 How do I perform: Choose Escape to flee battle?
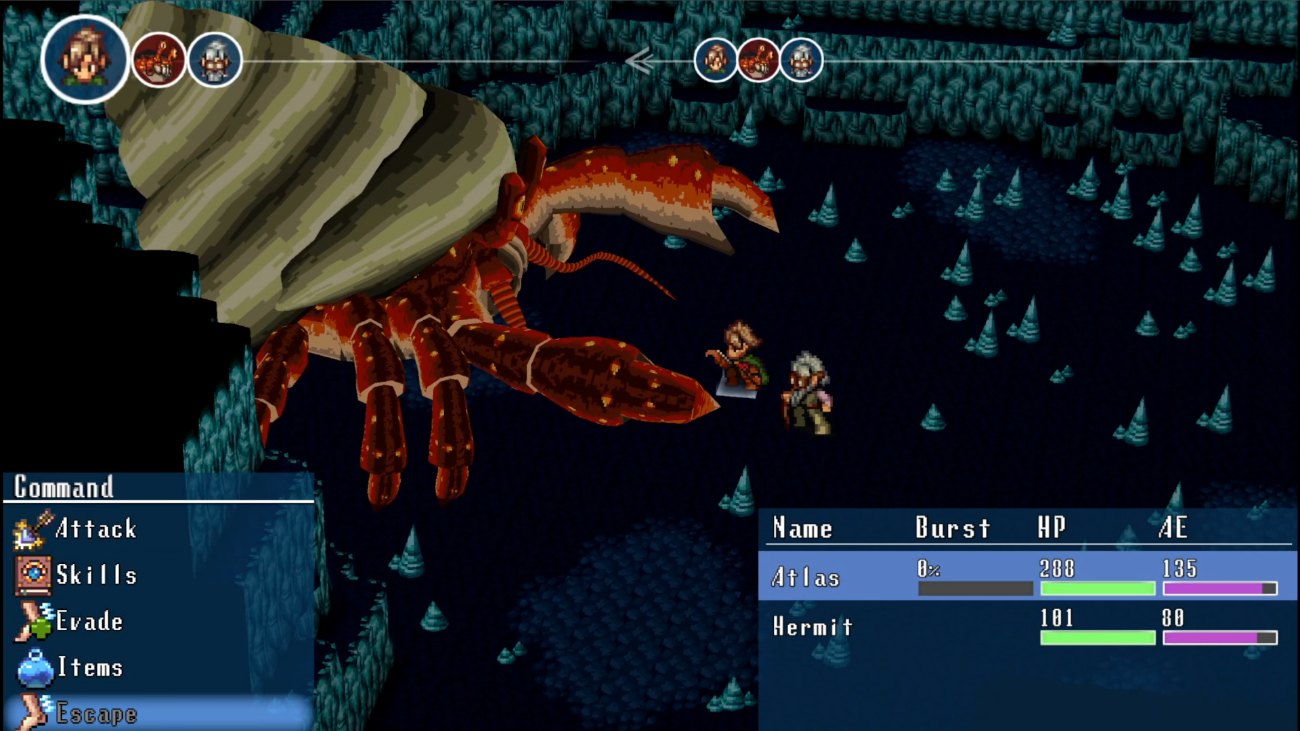tap(95, 713)
